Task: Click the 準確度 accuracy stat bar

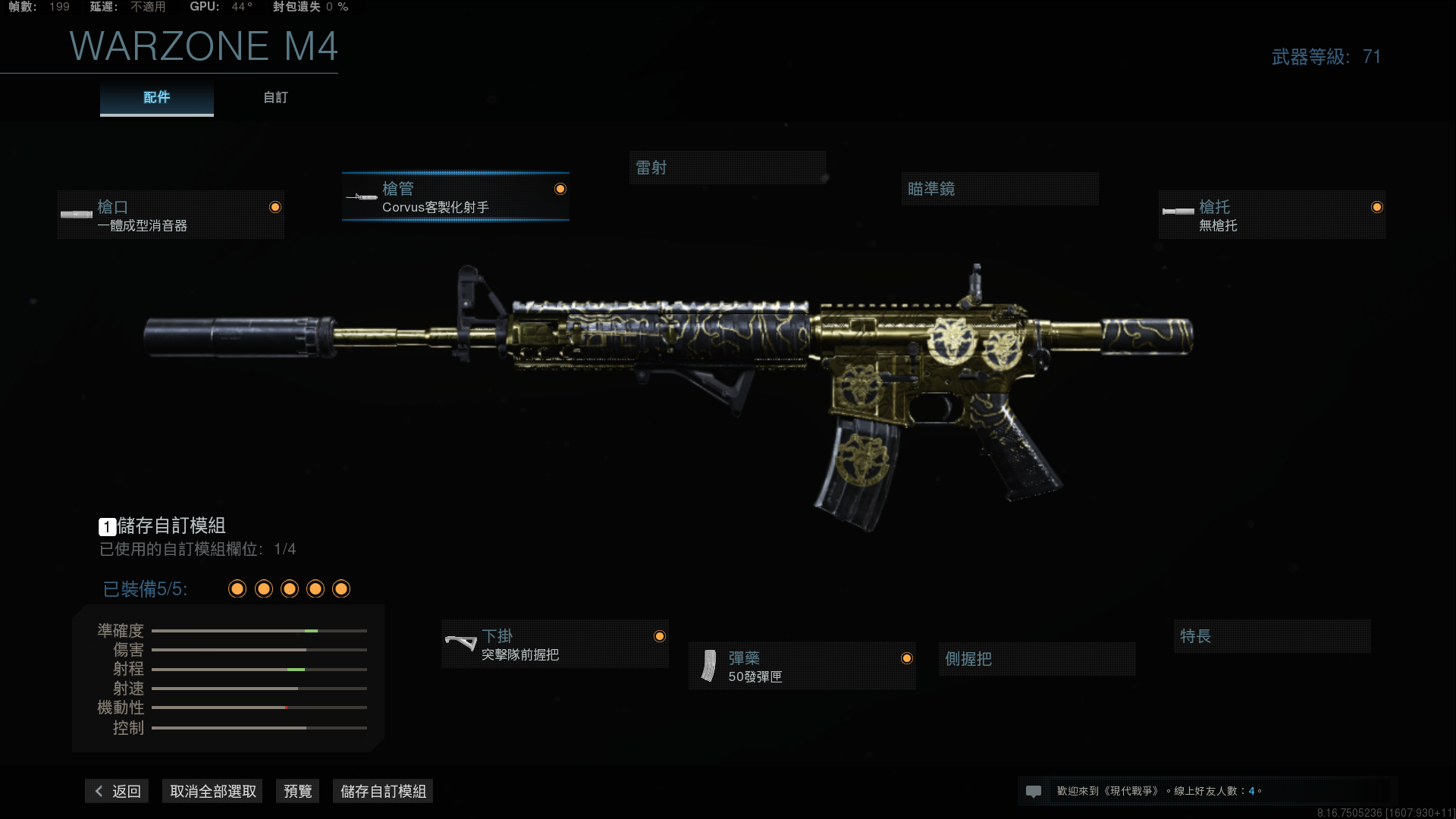Action: pyautogui.click(x=258, y=630)
